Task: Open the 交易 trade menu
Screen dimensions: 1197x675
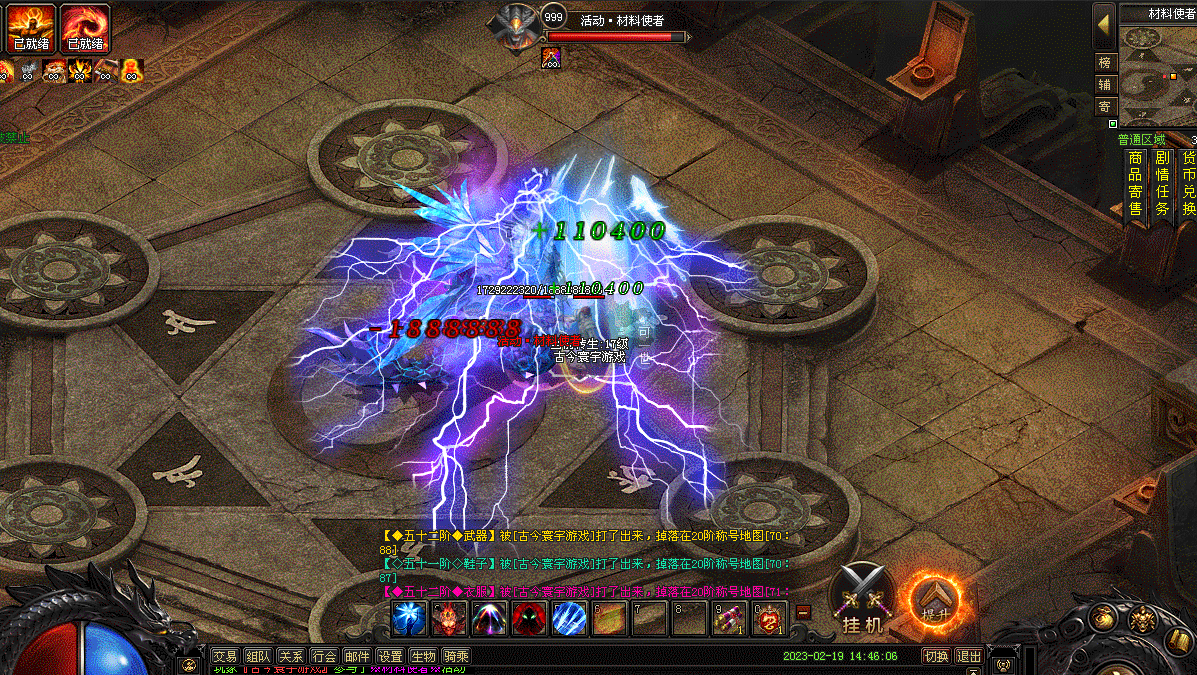Action: (225, 656)
